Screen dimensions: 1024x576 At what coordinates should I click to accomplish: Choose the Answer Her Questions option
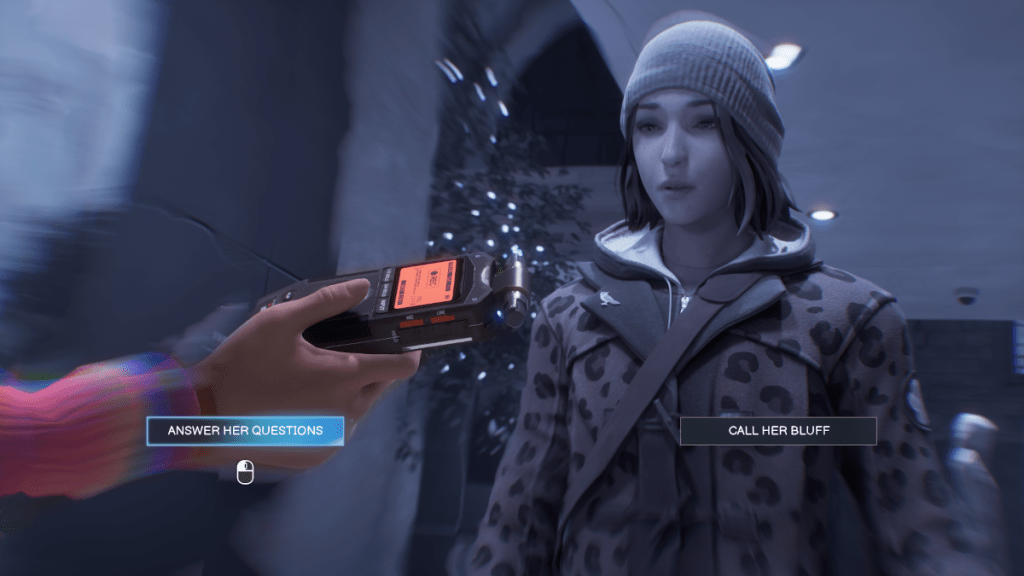245,431
